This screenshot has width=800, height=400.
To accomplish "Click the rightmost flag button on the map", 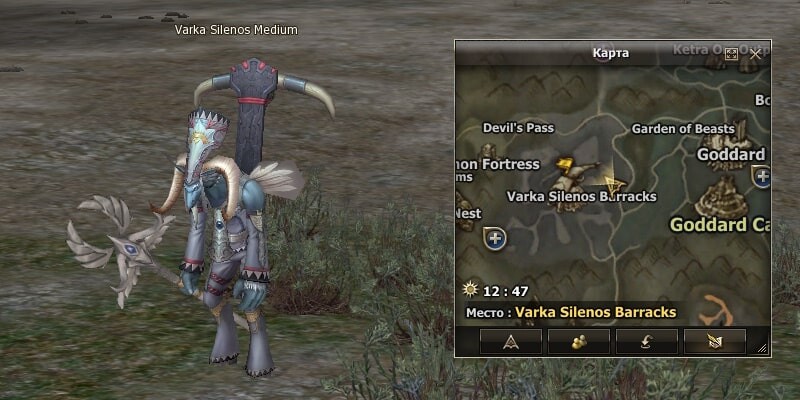I will [x=714, y=341].
